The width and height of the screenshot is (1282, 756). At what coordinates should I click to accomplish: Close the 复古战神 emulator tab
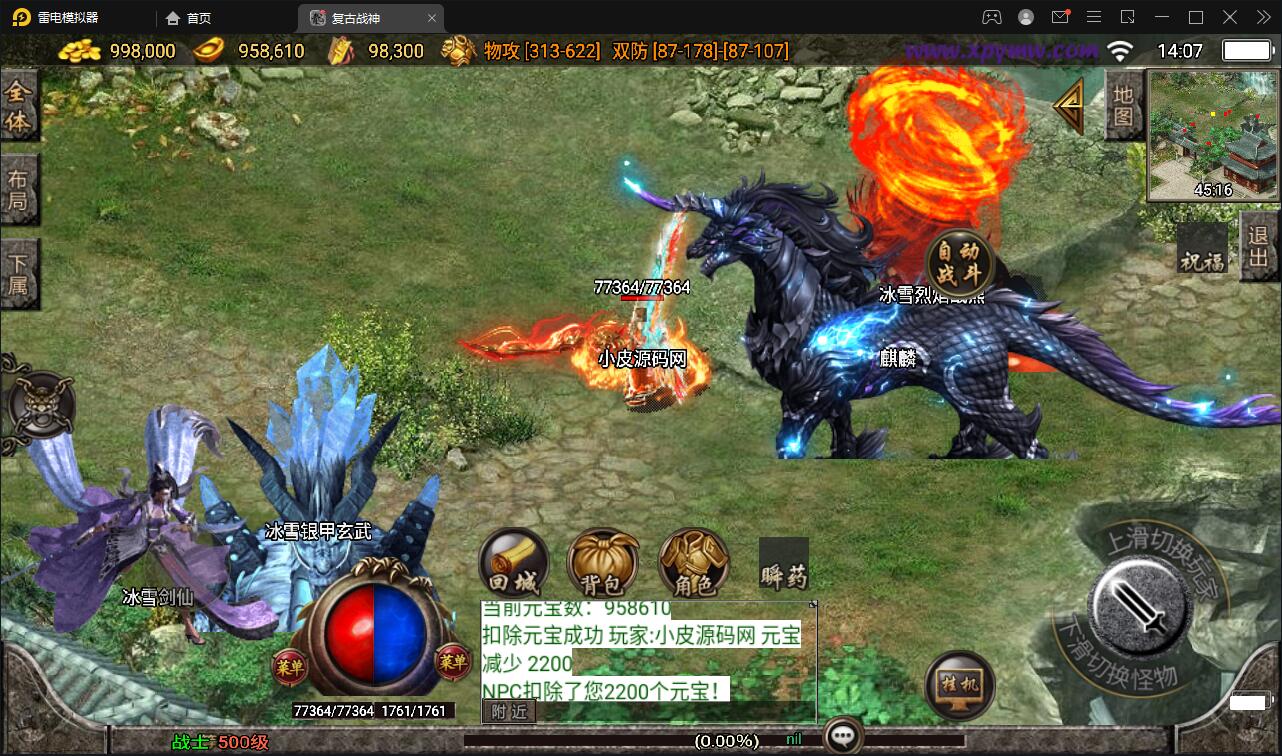[x=432, y=18]
